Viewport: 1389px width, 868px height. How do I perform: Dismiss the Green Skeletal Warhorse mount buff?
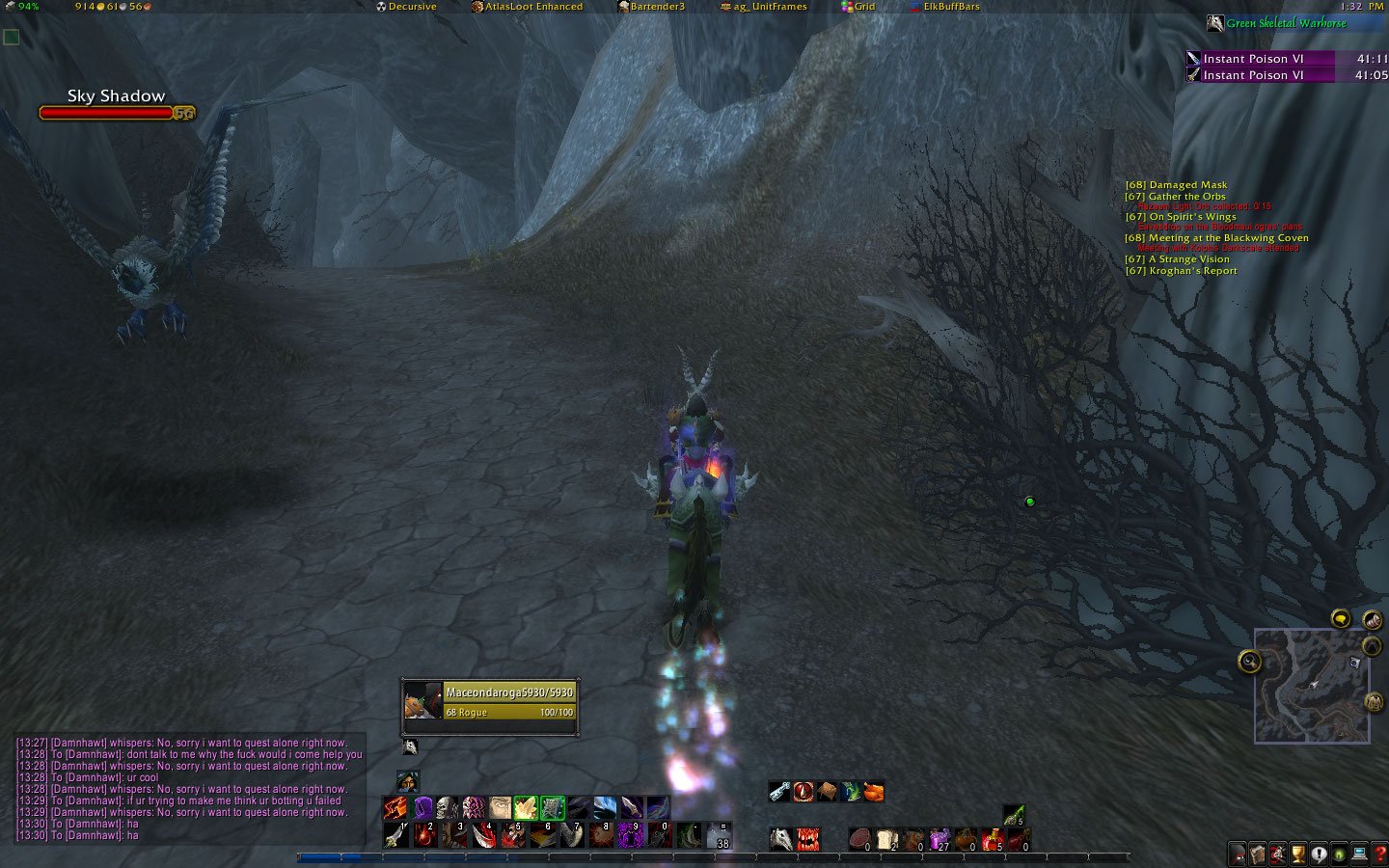pyautogui.click(x=1217, y=23)
